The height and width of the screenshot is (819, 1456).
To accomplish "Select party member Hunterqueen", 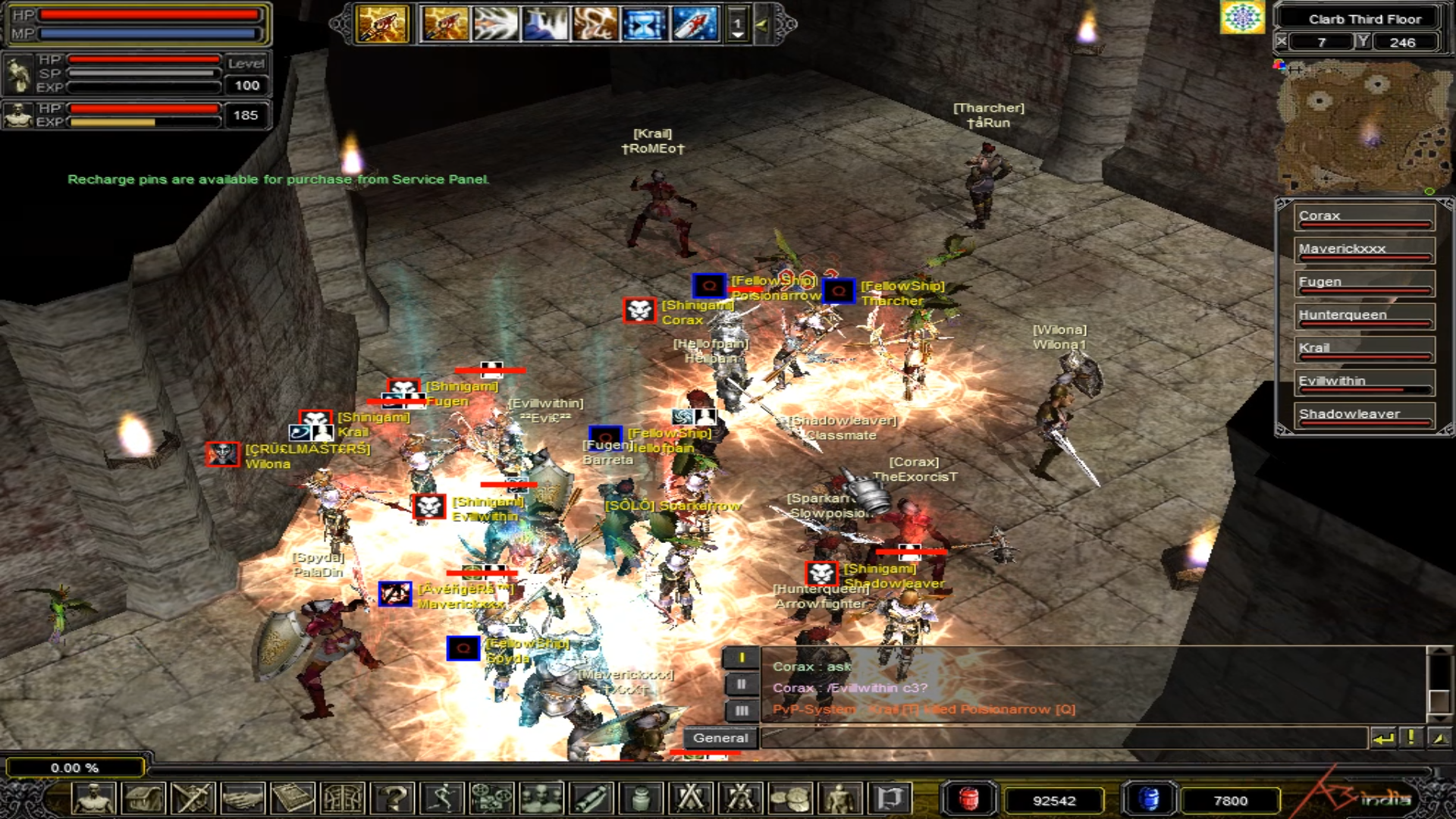I will [1363, 316].
